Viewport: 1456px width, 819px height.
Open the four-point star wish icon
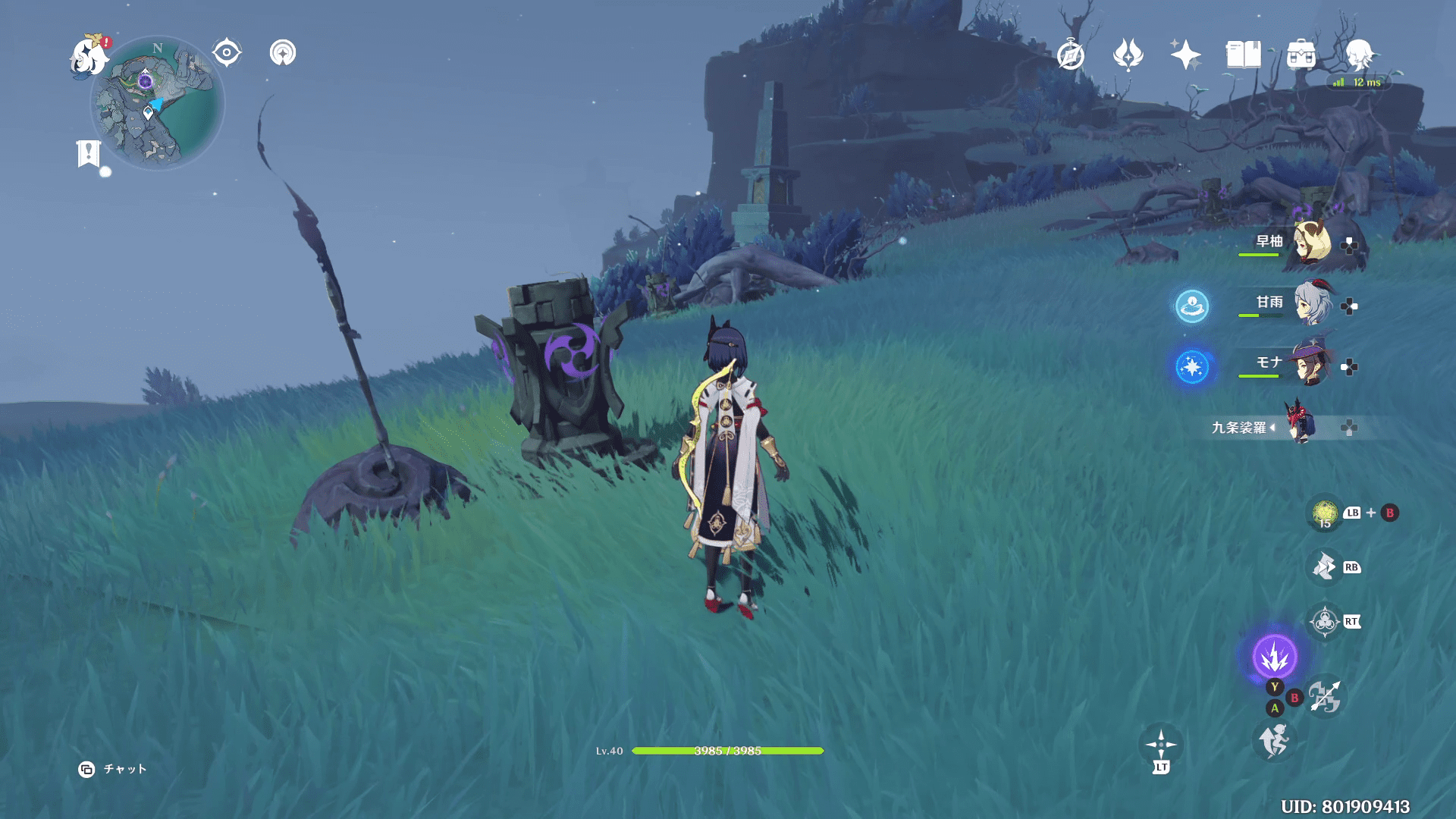(x=1185, y=55)
